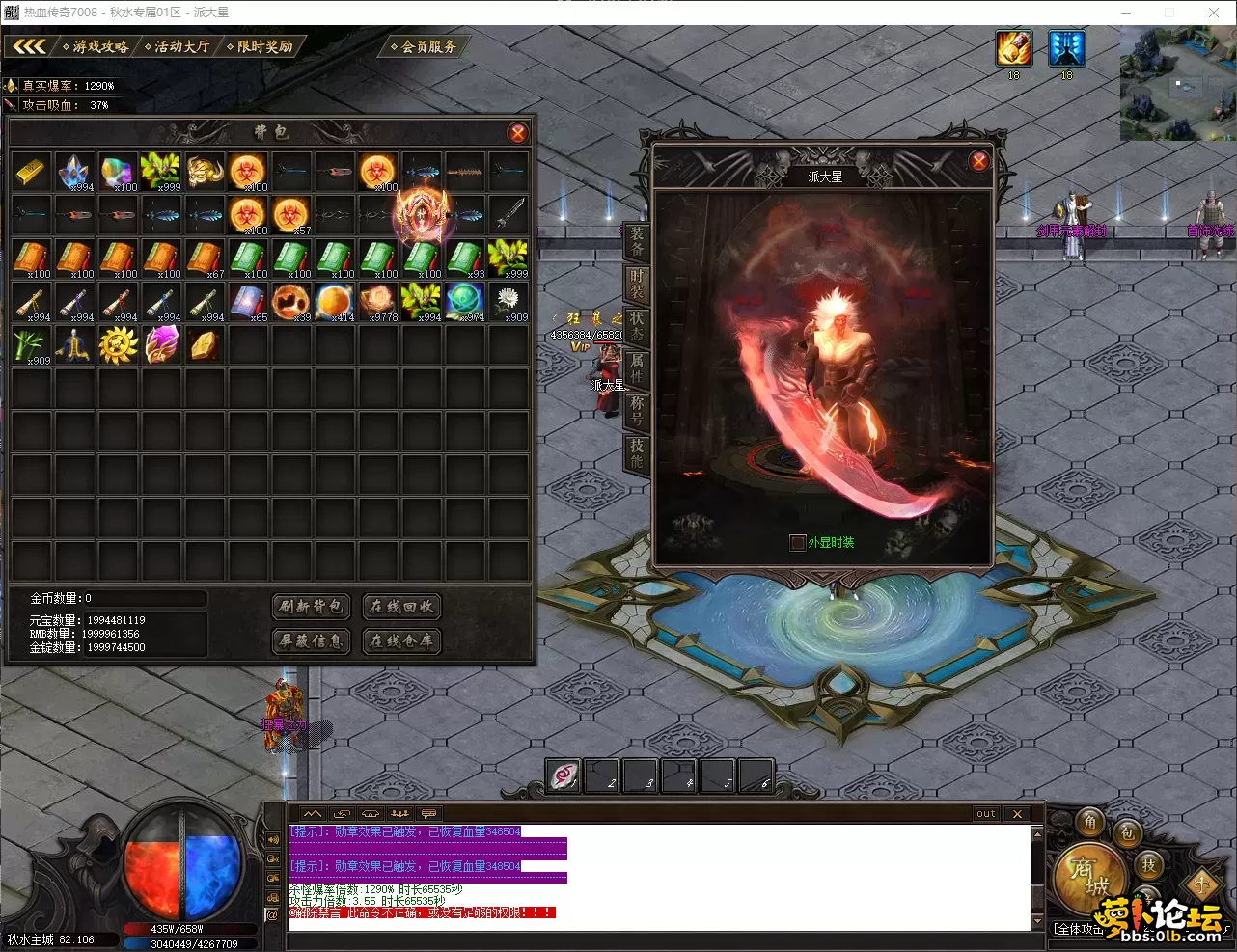
Task: Click the 屏蔽信息 block messages button
Action: [x=311, y=640]
